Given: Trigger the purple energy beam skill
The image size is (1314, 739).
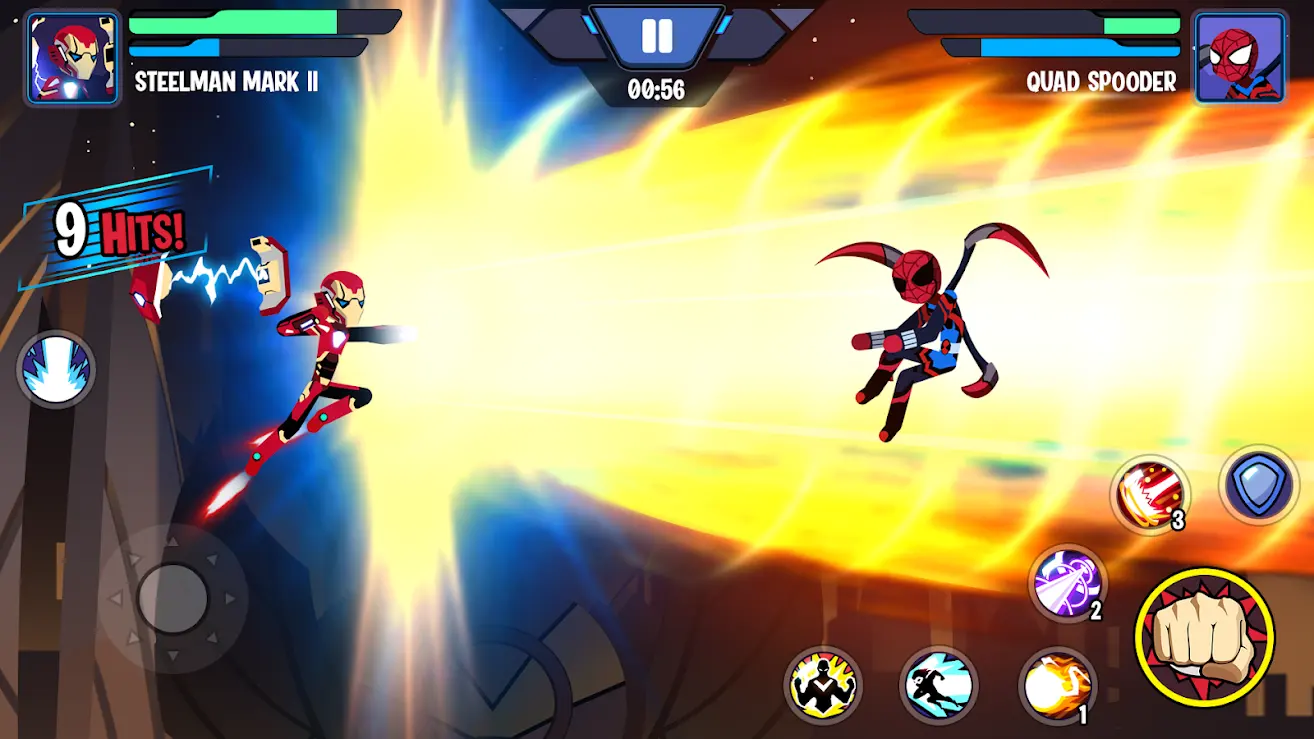Looking at the screenshot, I should pos(1068,583).
